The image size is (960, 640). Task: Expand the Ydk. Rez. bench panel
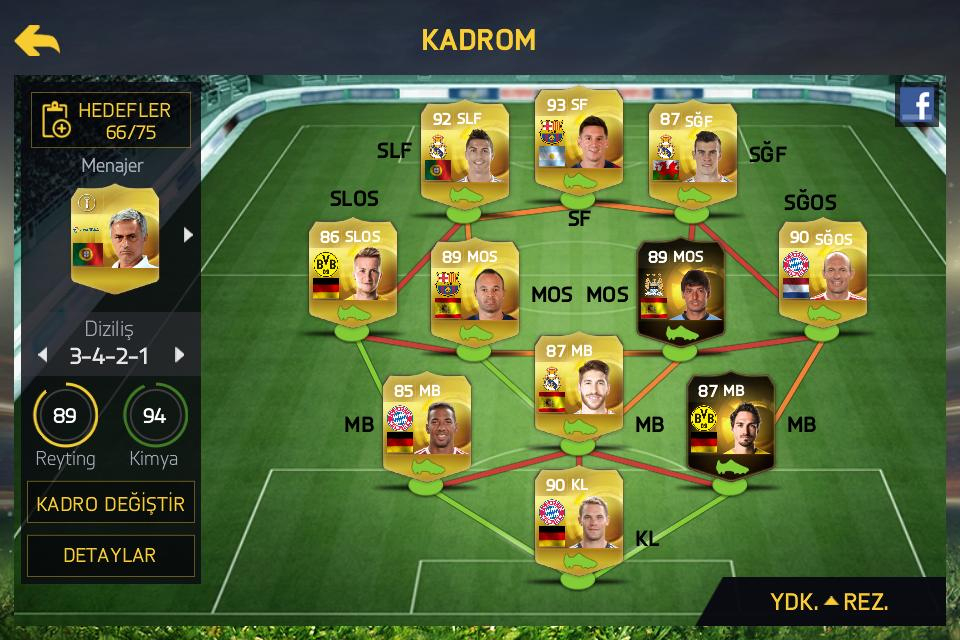pos(829,602)
